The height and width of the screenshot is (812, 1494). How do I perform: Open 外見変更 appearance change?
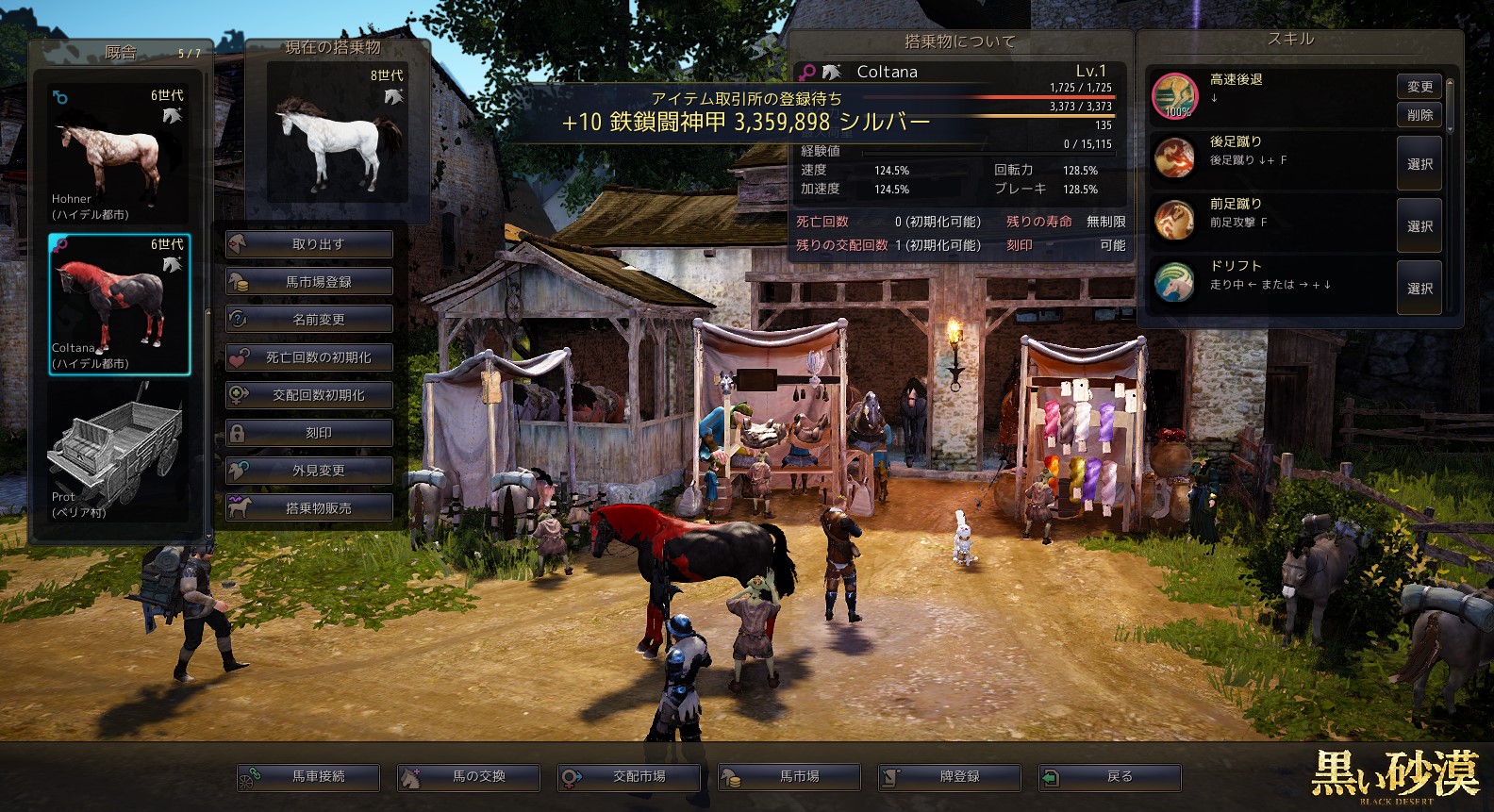(x=309, y=471)
